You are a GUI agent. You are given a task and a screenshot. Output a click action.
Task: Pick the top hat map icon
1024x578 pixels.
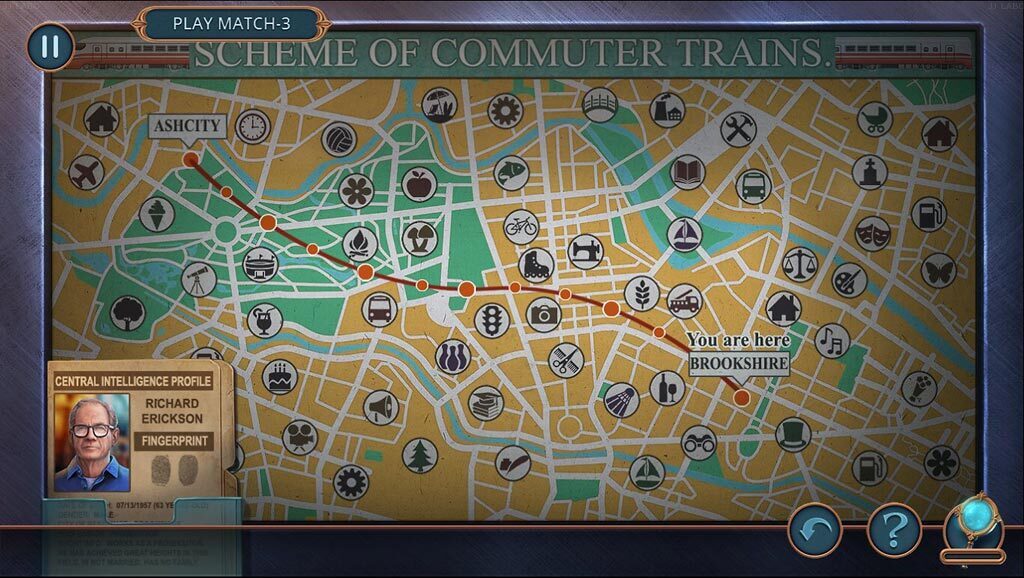tap(793, 434)
